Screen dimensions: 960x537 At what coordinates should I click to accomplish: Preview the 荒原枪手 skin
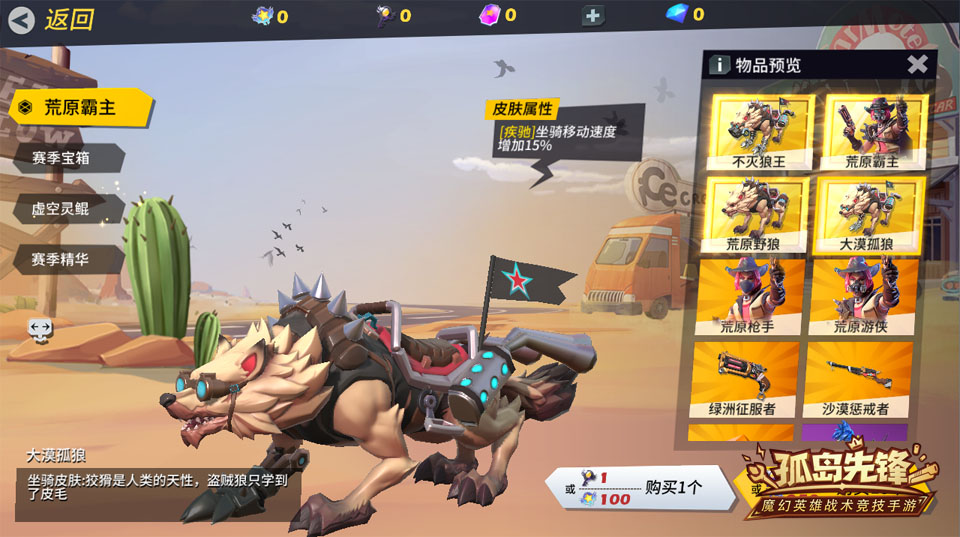[x=747, y=296]
